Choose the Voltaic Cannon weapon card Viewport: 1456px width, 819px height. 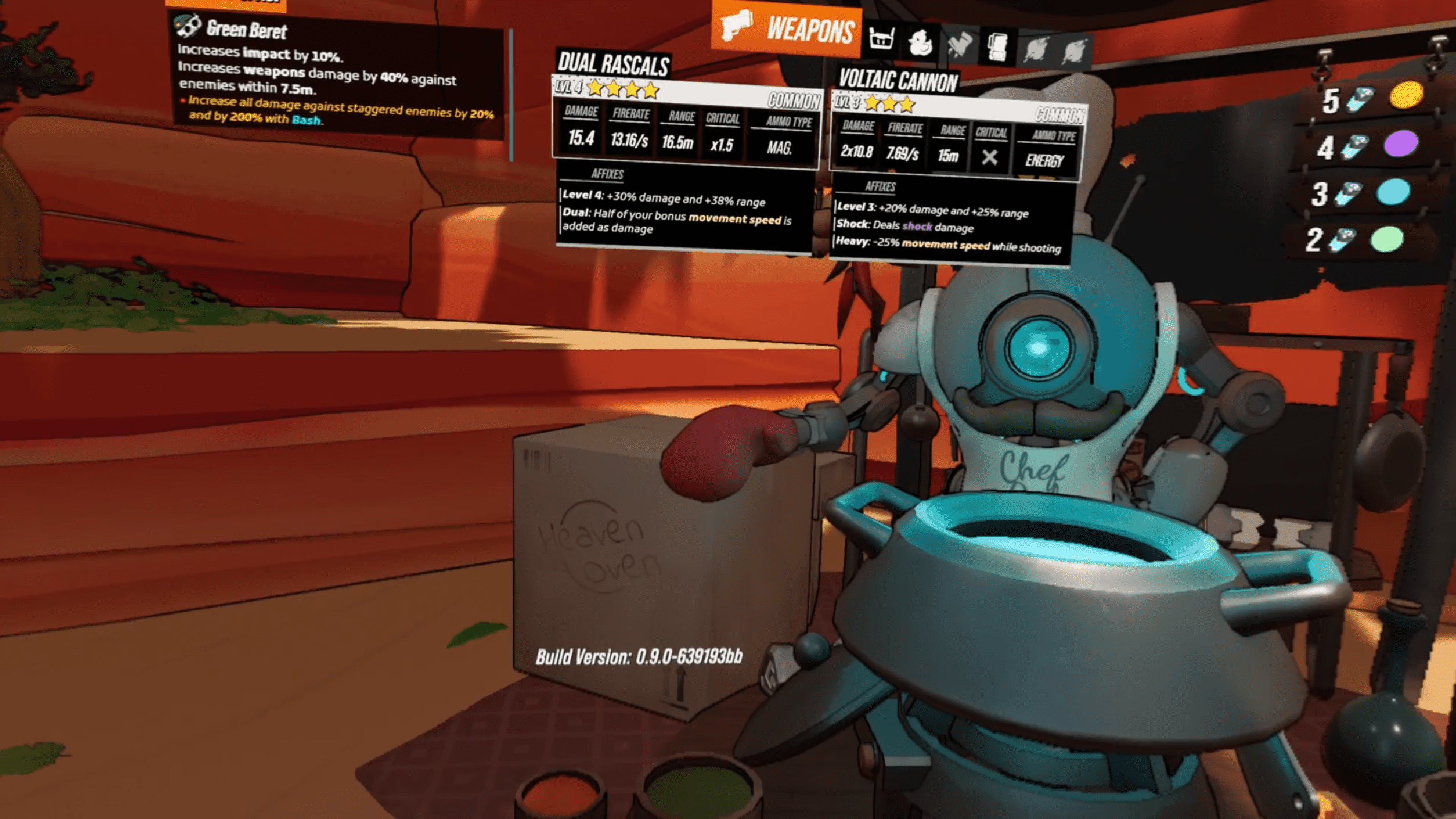pyautogui.click(x=955, y=168)
